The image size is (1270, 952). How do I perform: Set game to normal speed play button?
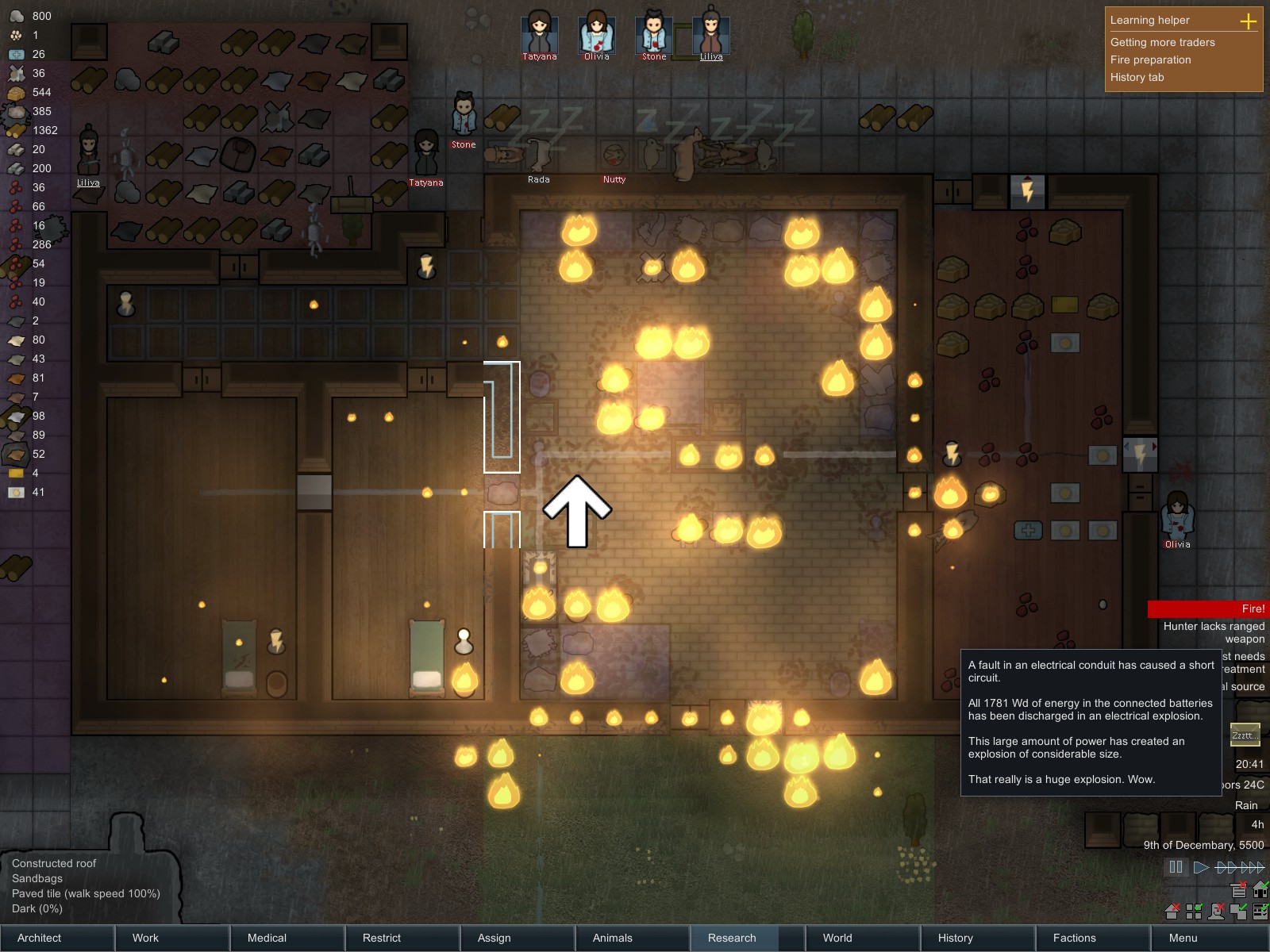[1201, 867]
